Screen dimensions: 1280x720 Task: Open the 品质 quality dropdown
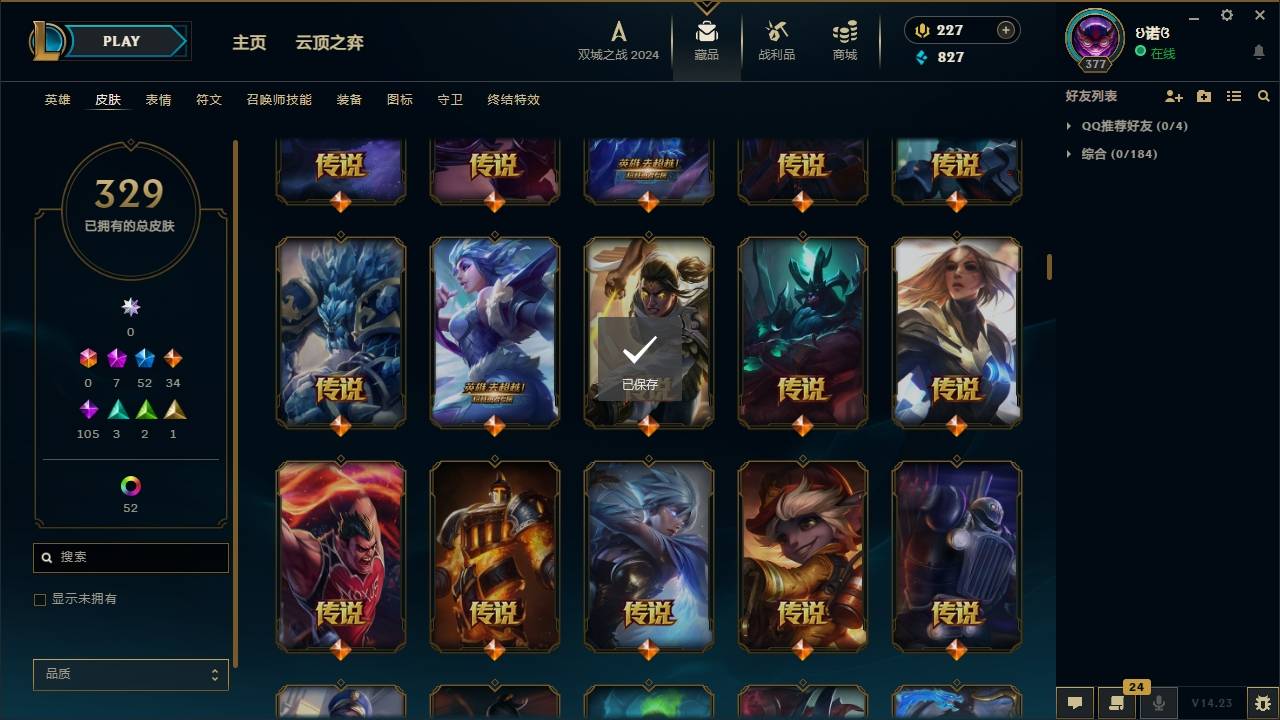(x=130, y=674)
